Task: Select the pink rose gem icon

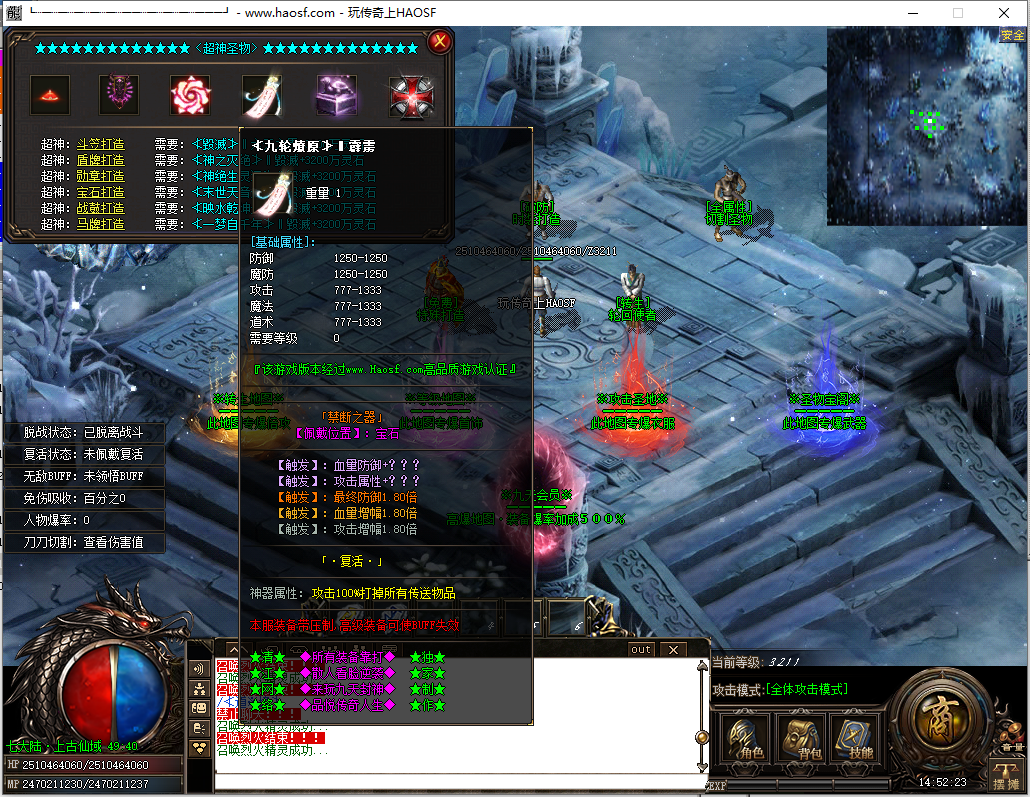Action: coord(190,95)
